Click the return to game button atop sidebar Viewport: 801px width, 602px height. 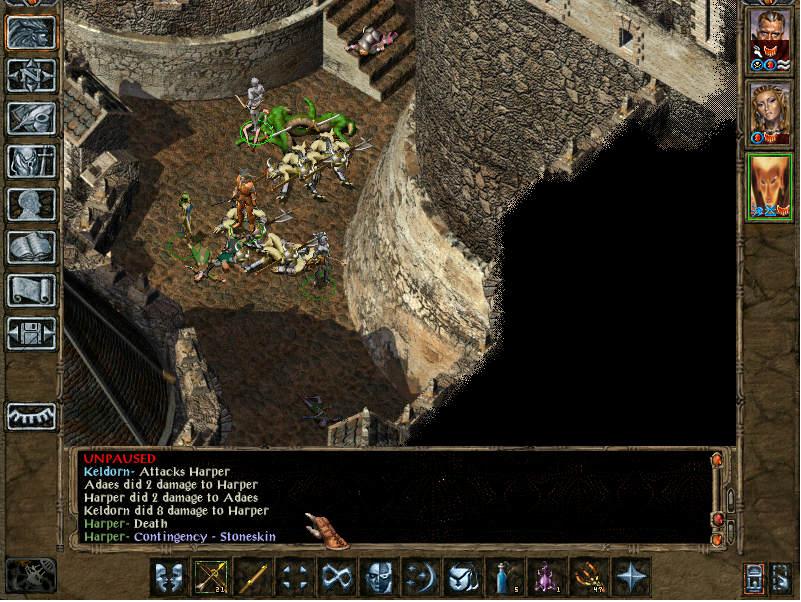point(32,33)
